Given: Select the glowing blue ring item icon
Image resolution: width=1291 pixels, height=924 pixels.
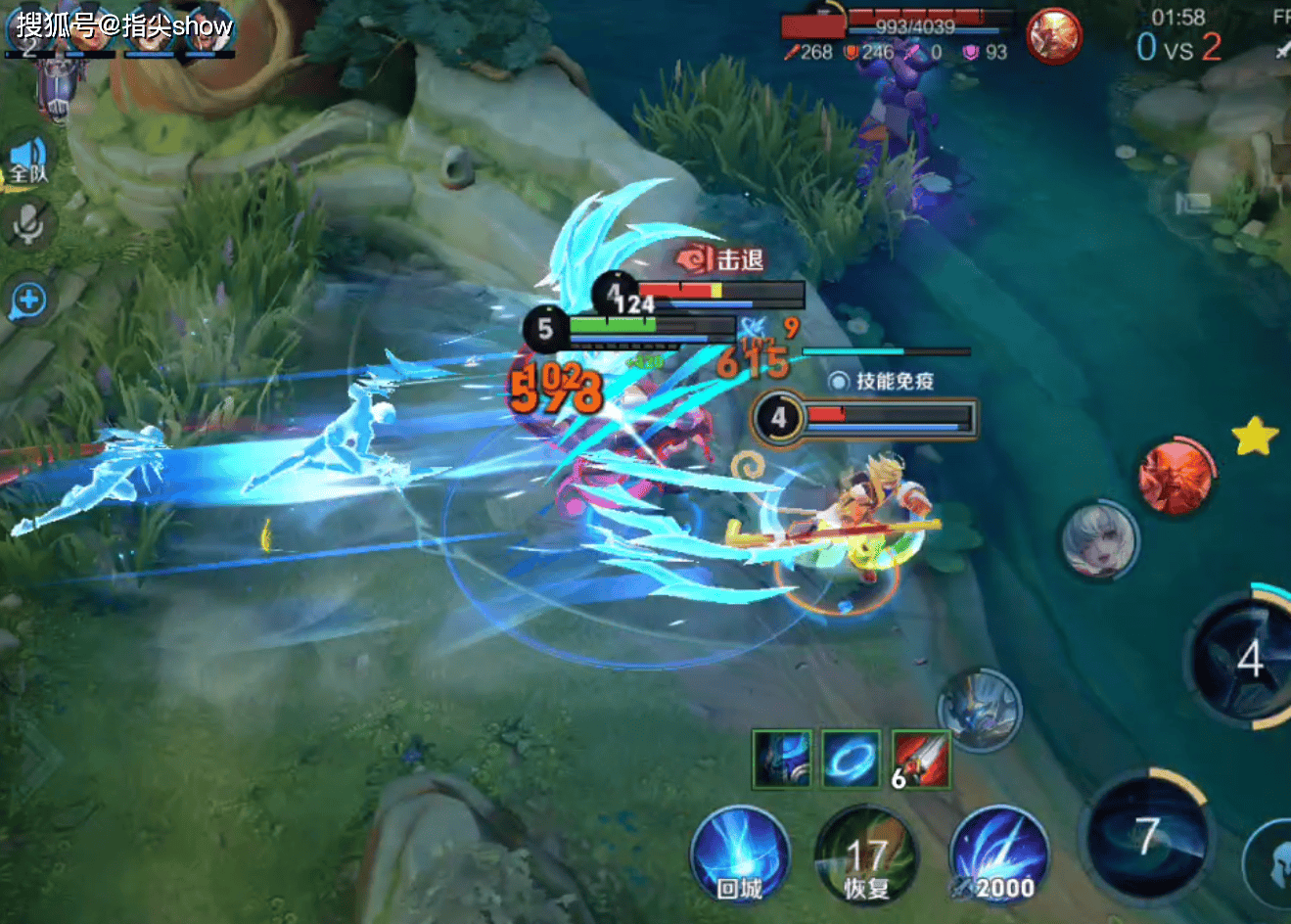Looking at the screenshot, I should (x=851, y=759).
